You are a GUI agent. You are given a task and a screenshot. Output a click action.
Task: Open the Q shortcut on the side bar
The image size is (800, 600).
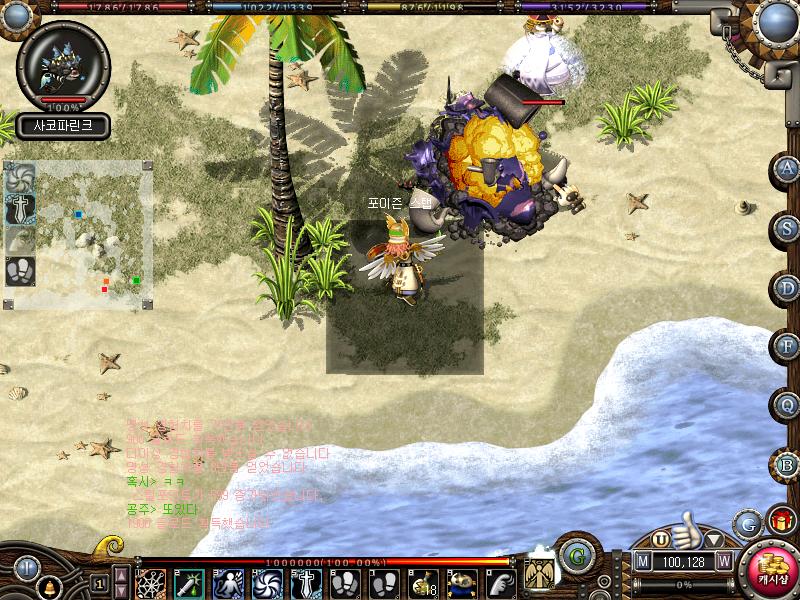click(787, 405)
